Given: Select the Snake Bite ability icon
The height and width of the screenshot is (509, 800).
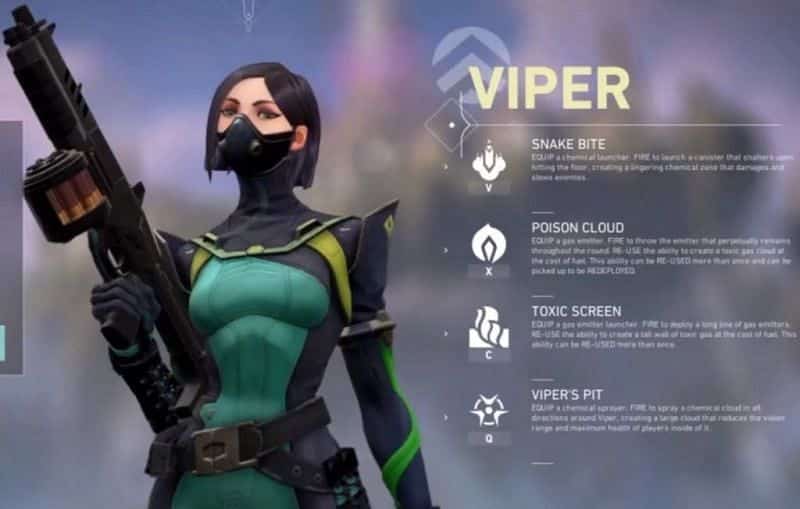Looking at the screenshot, I should (488, 159).
